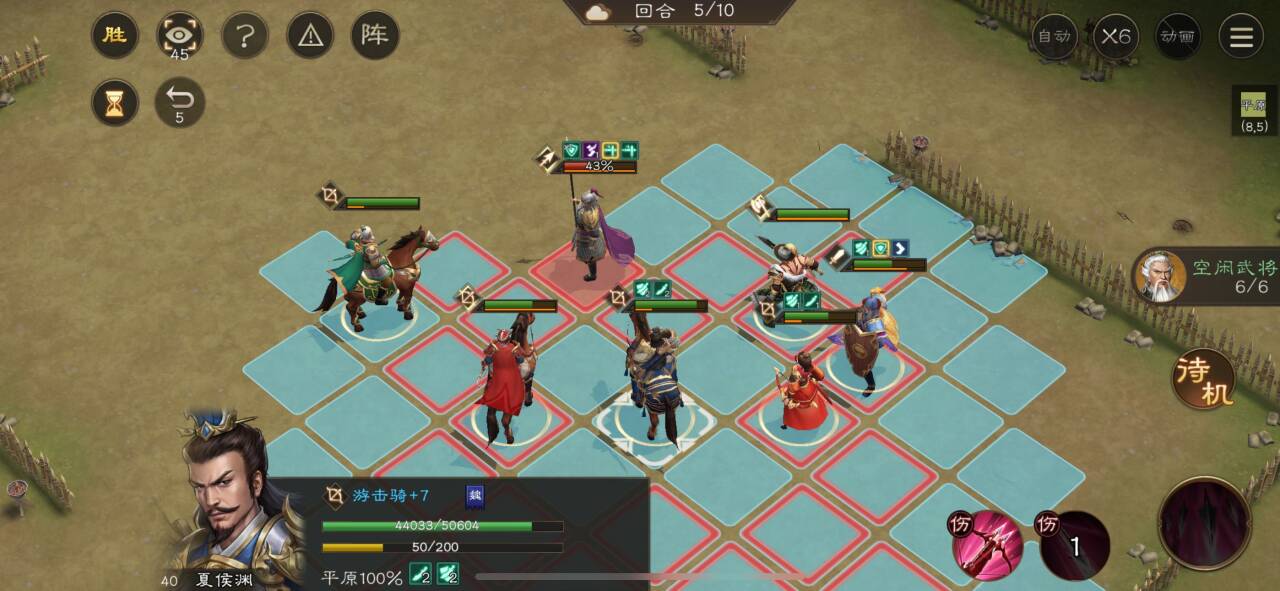1280x591 pixels.
Task: Open the victory conditions (胜) button
Action: point(115,36)
